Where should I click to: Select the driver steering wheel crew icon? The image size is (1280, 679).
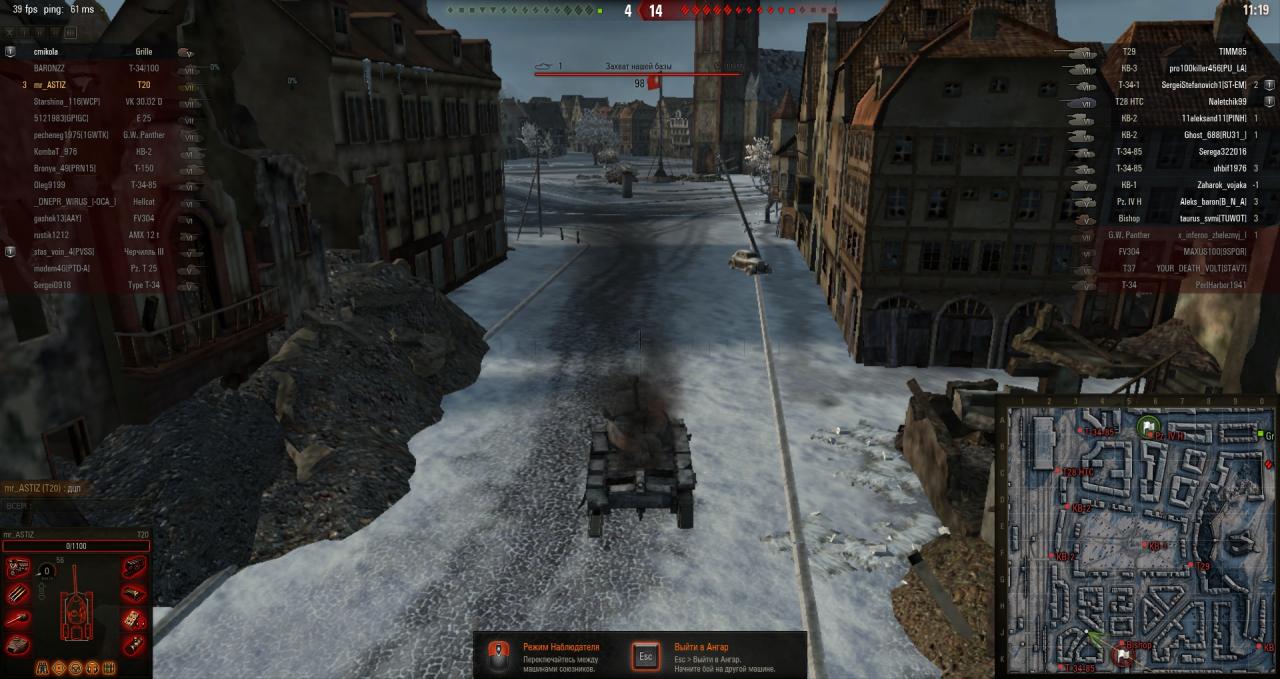click(x=75, y=667)
